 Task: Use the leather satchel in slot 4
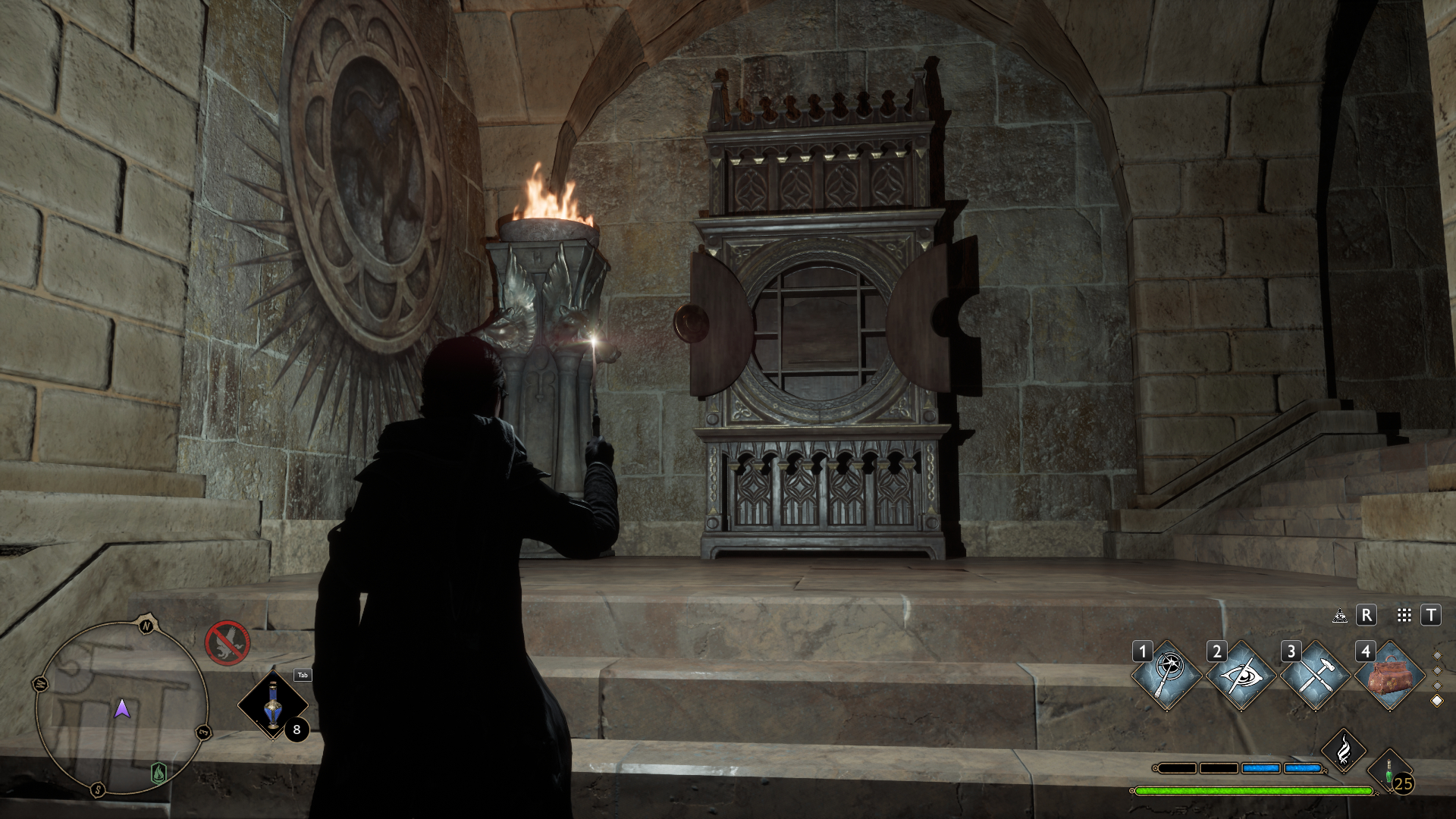1389,676
